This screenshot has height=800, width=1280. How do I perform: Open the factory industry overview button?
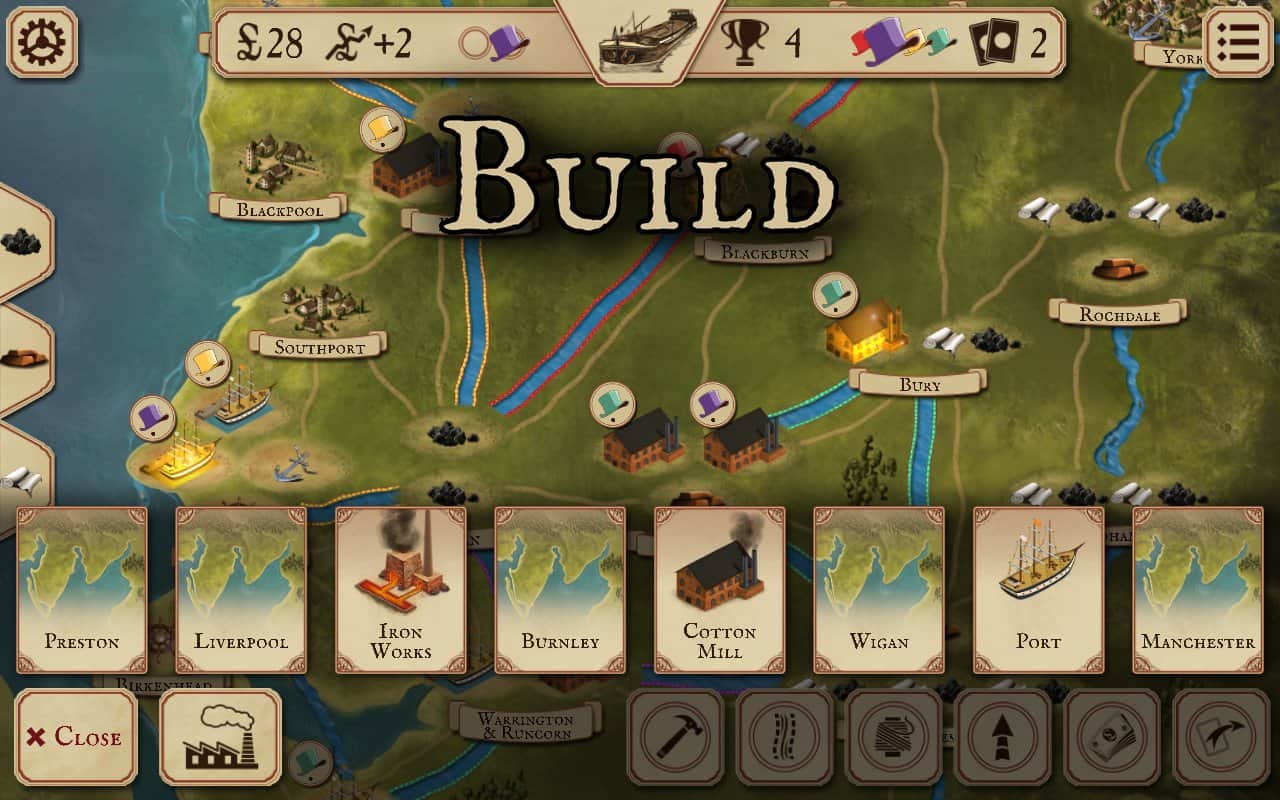220,737
